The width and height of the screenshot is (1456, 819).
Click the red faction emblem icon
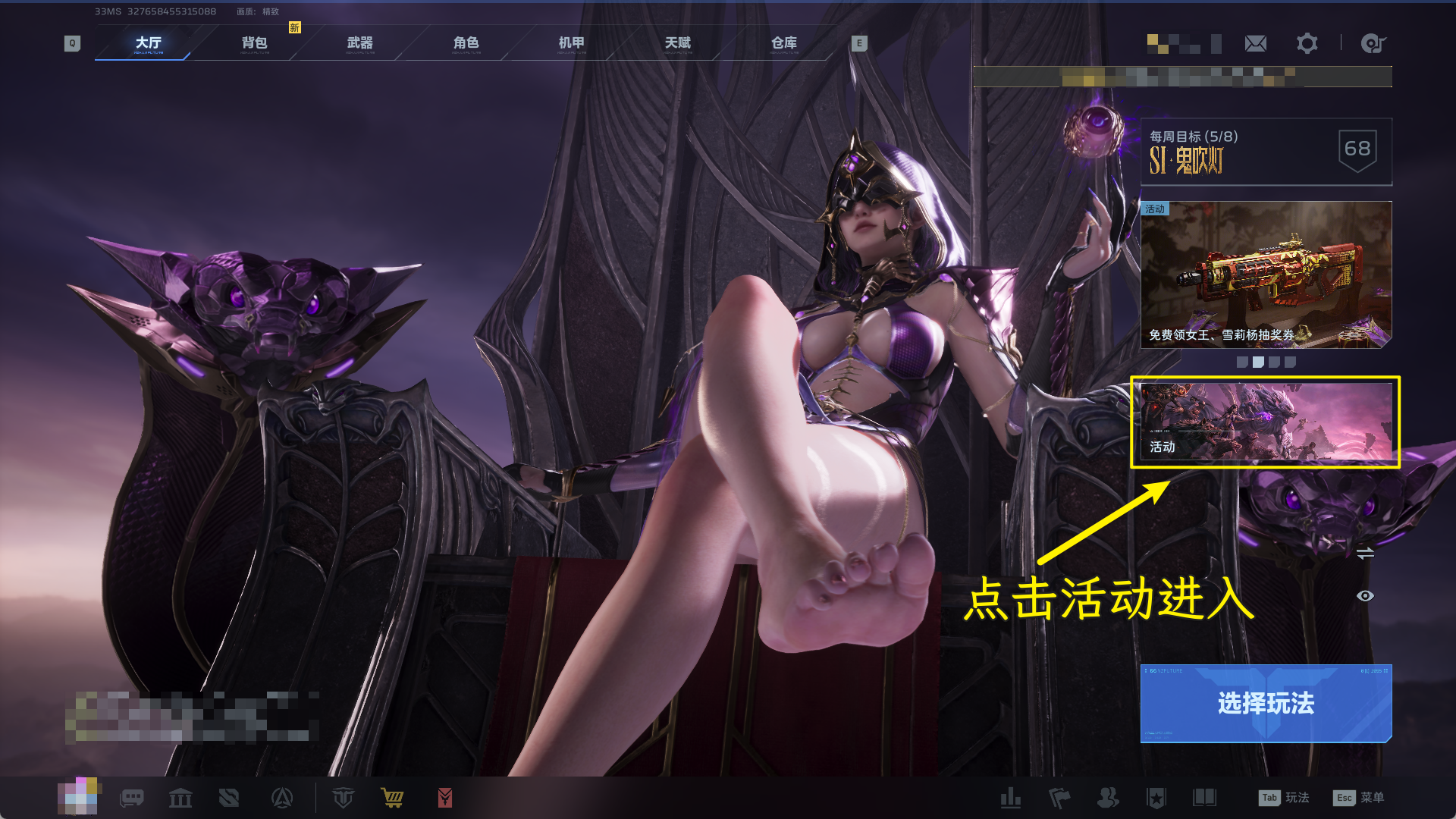click(x=445, y=798)
